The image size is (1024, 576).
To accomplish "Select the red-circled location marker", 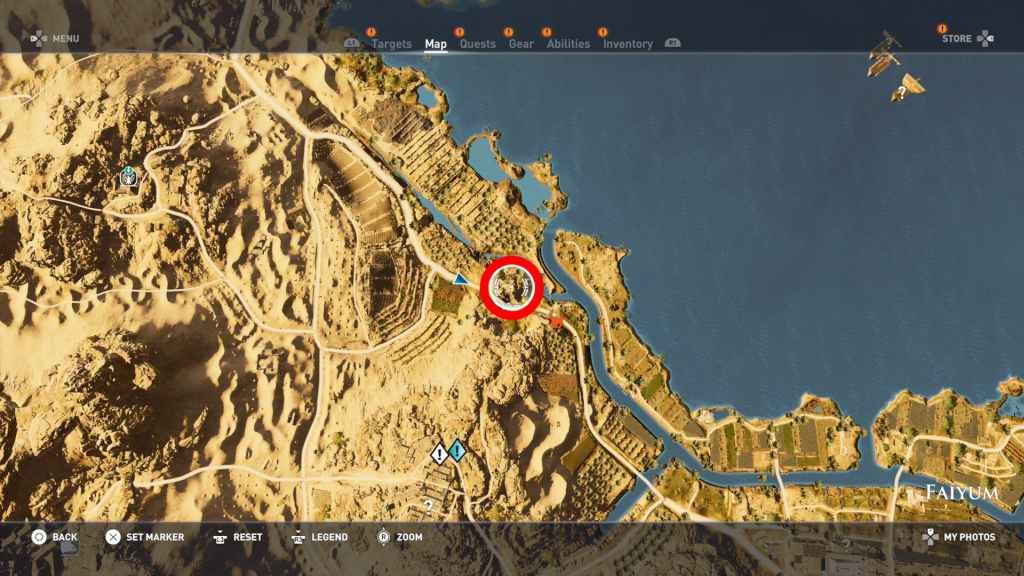I will click(x=511, y=287).
